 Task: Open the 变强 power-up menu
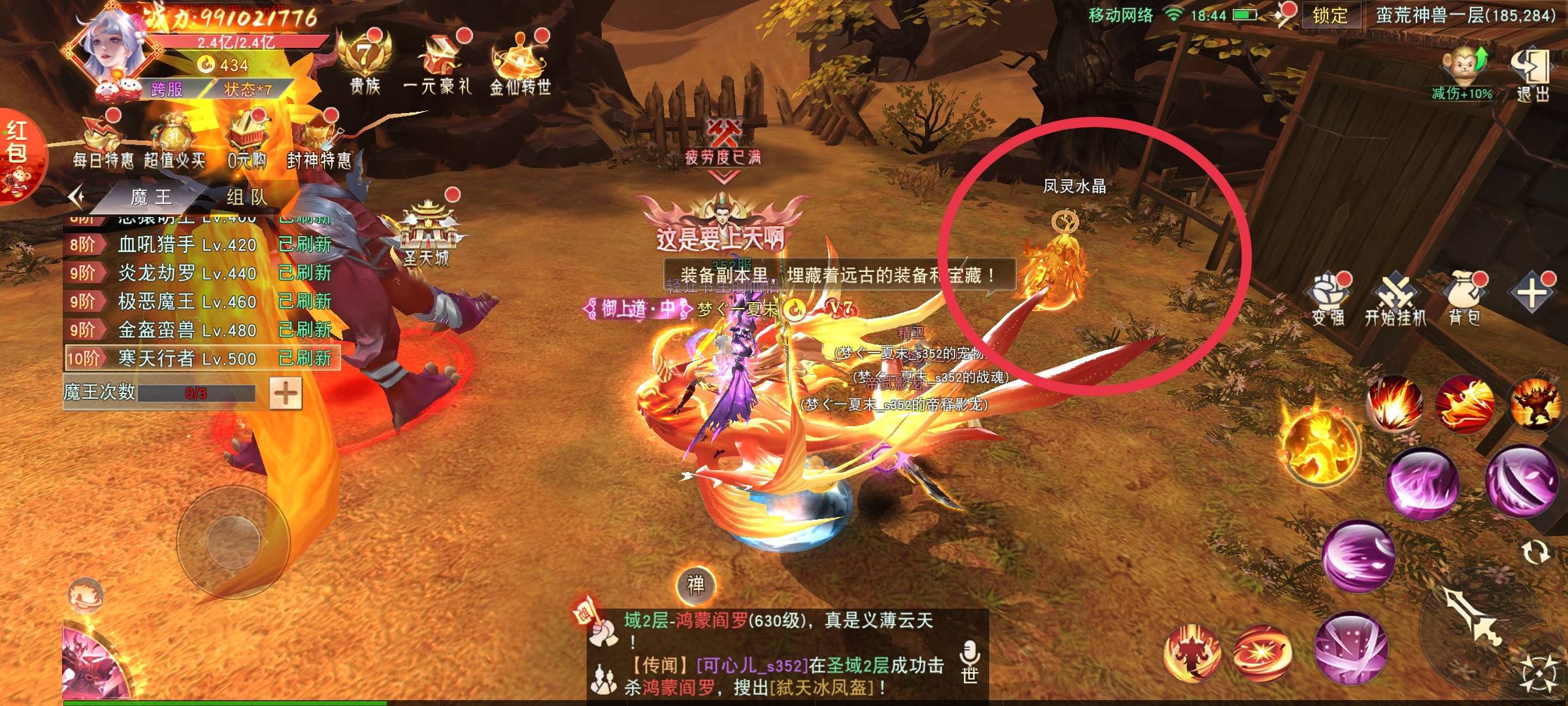click(x=1328, y=301)
